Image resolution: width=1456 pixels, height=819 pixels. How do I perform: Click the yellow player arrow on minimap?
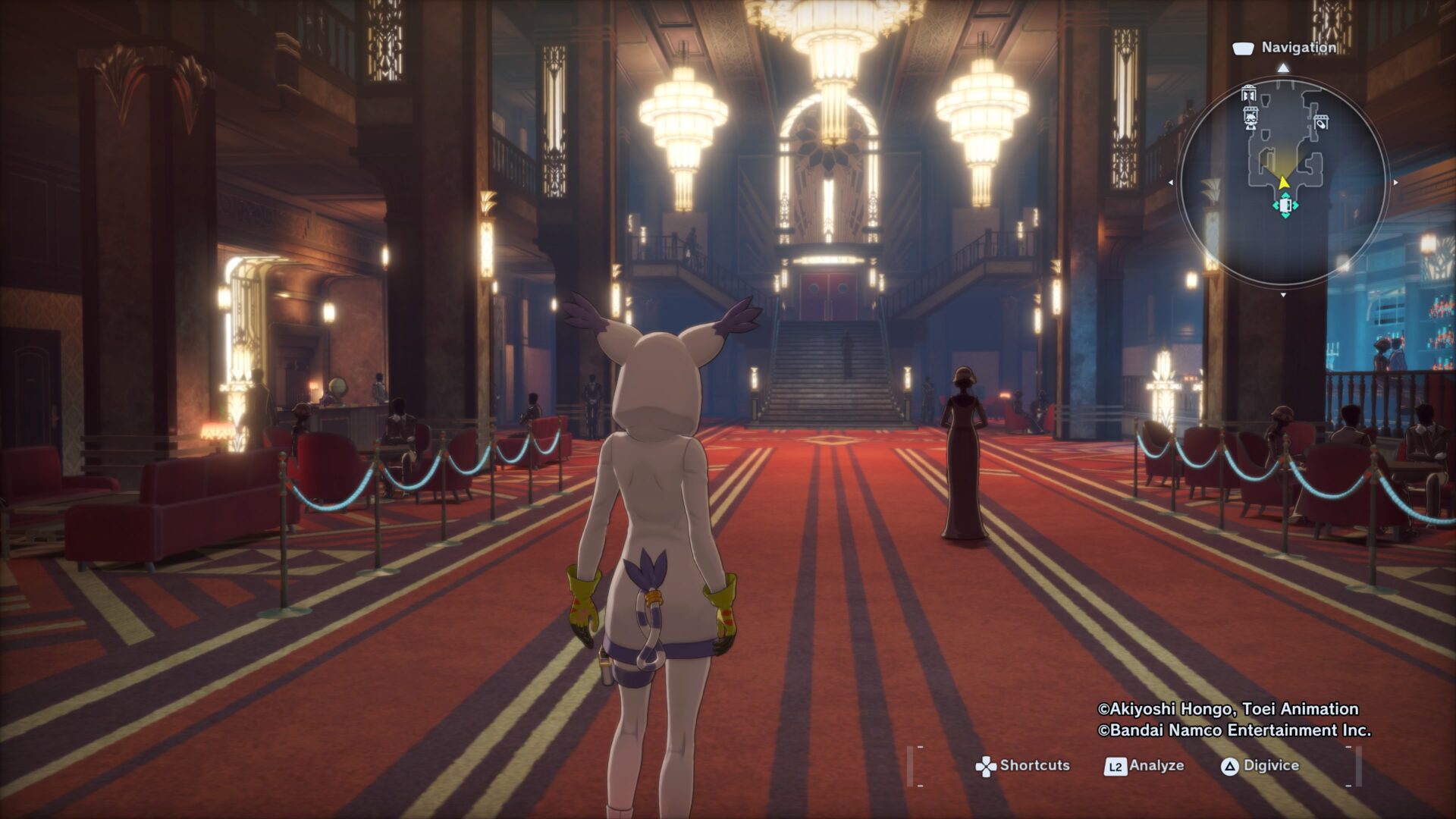pos(1283,182)
